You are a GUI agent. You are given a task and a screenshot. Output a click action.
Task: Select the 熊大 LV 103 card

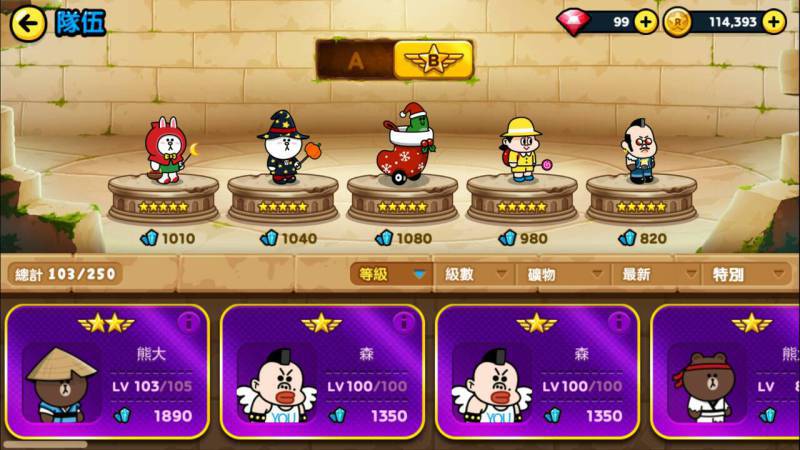(x=108, y=372)
